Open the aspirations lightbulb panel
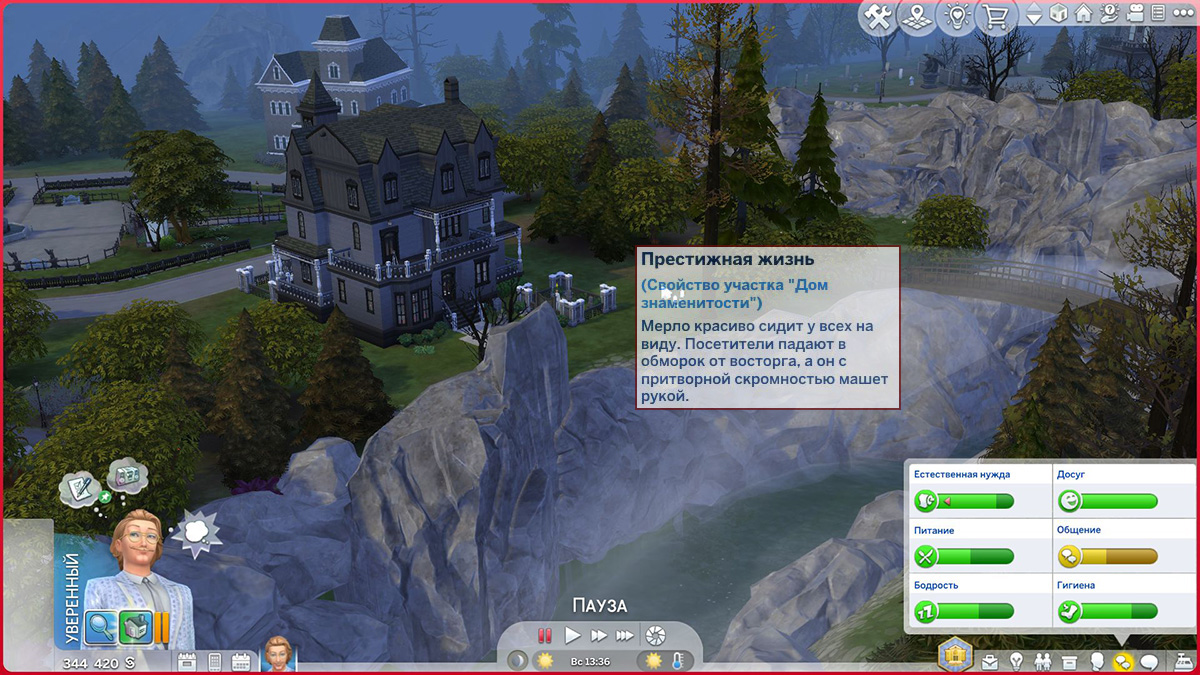 pos(1016,662)
